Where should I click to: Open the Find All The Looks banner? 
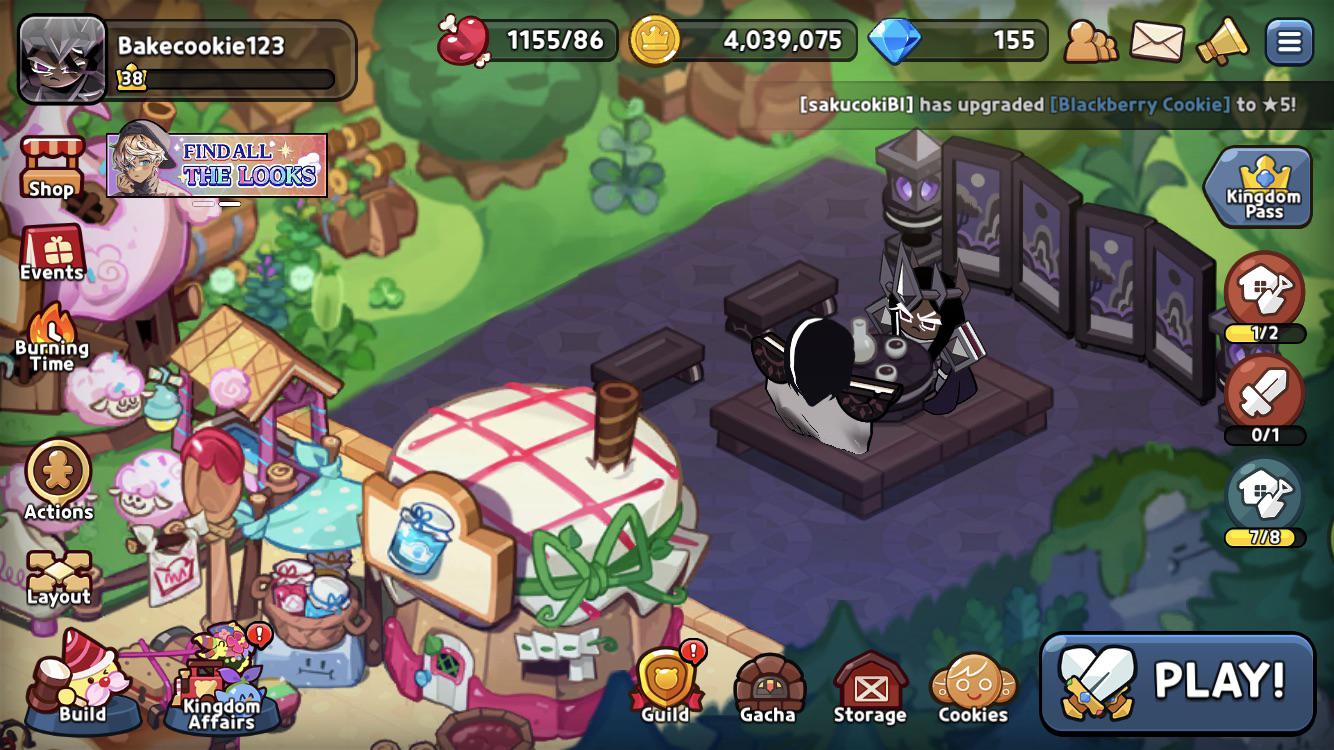217,165
